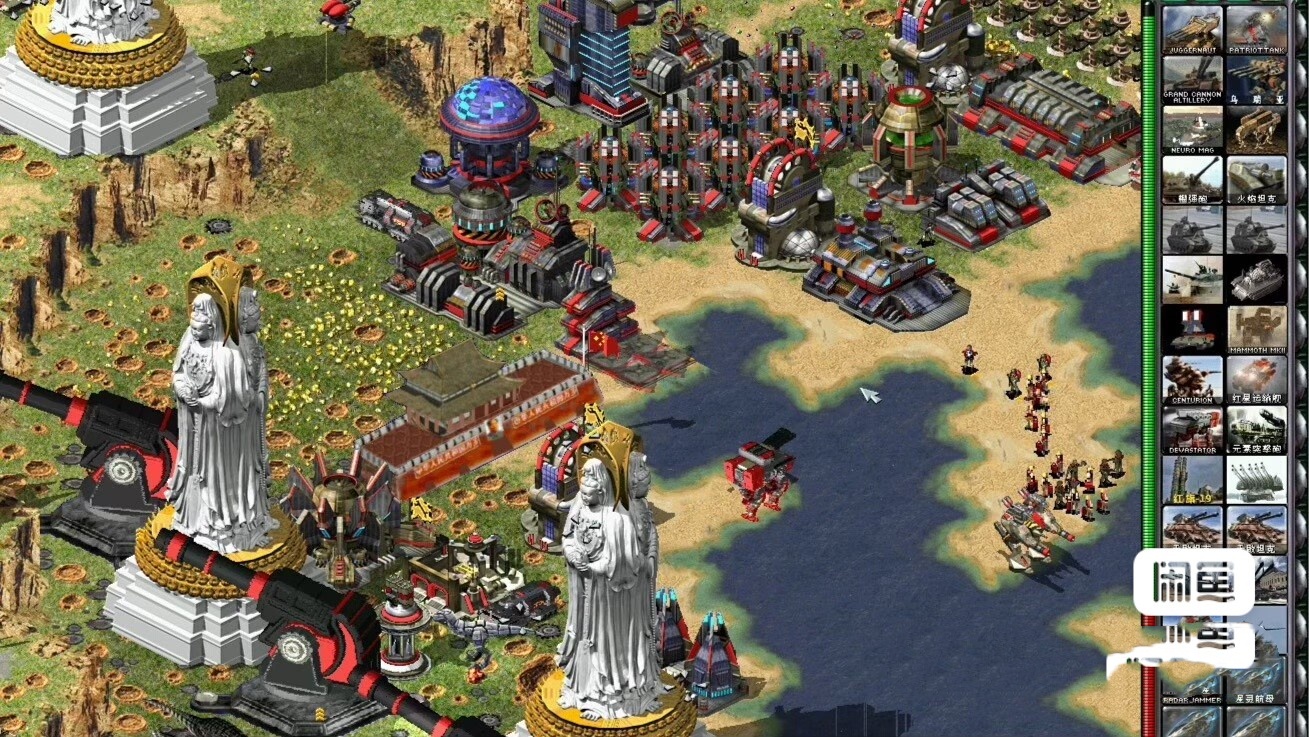Select the 火焰坦克 flame tank icon
Screen dimensions: 1309x737
[x=1256, y=178]
